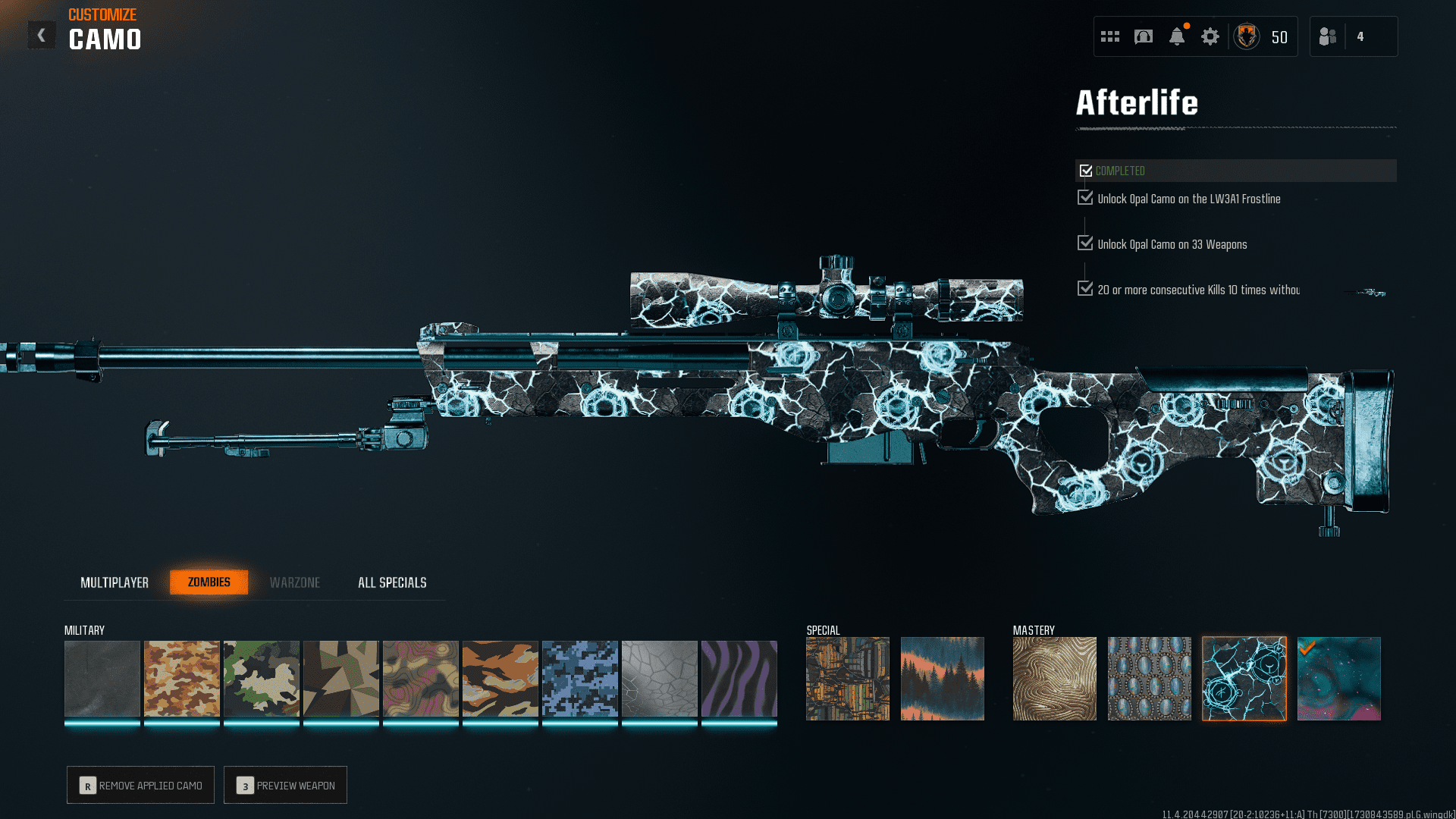Open the All Specials tab
This screenshot has width=1456, height=819.
tap(392, 582)
